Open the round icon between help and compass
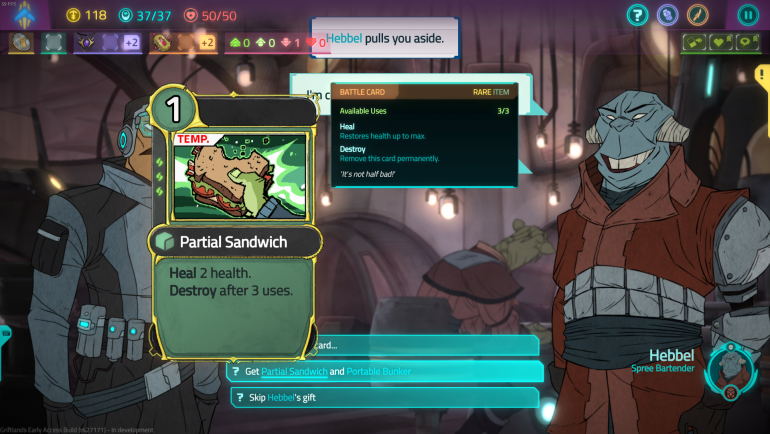 click(x=668, y=15)
